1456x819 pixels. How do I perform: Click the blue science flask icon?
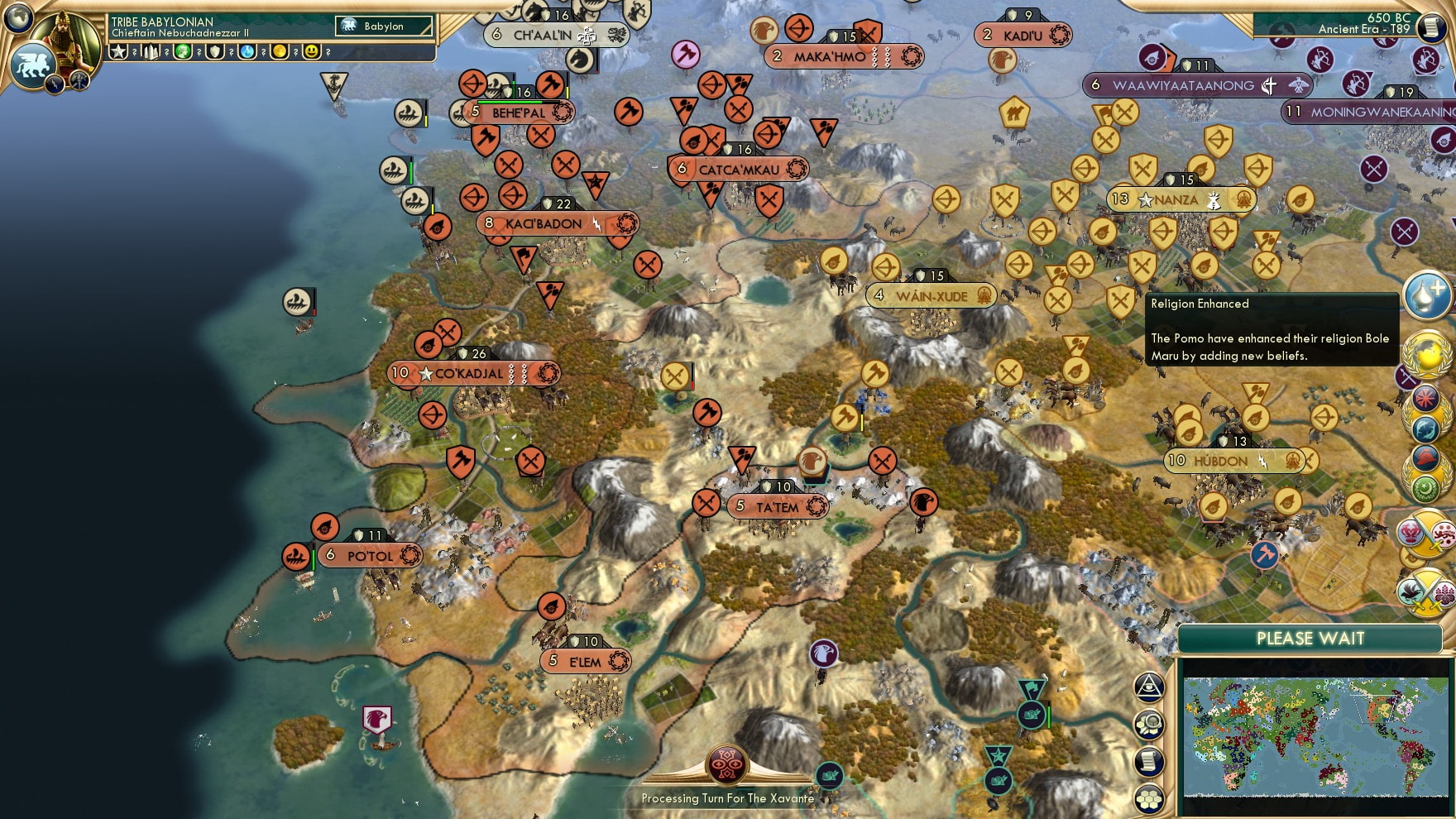(247, 52)
